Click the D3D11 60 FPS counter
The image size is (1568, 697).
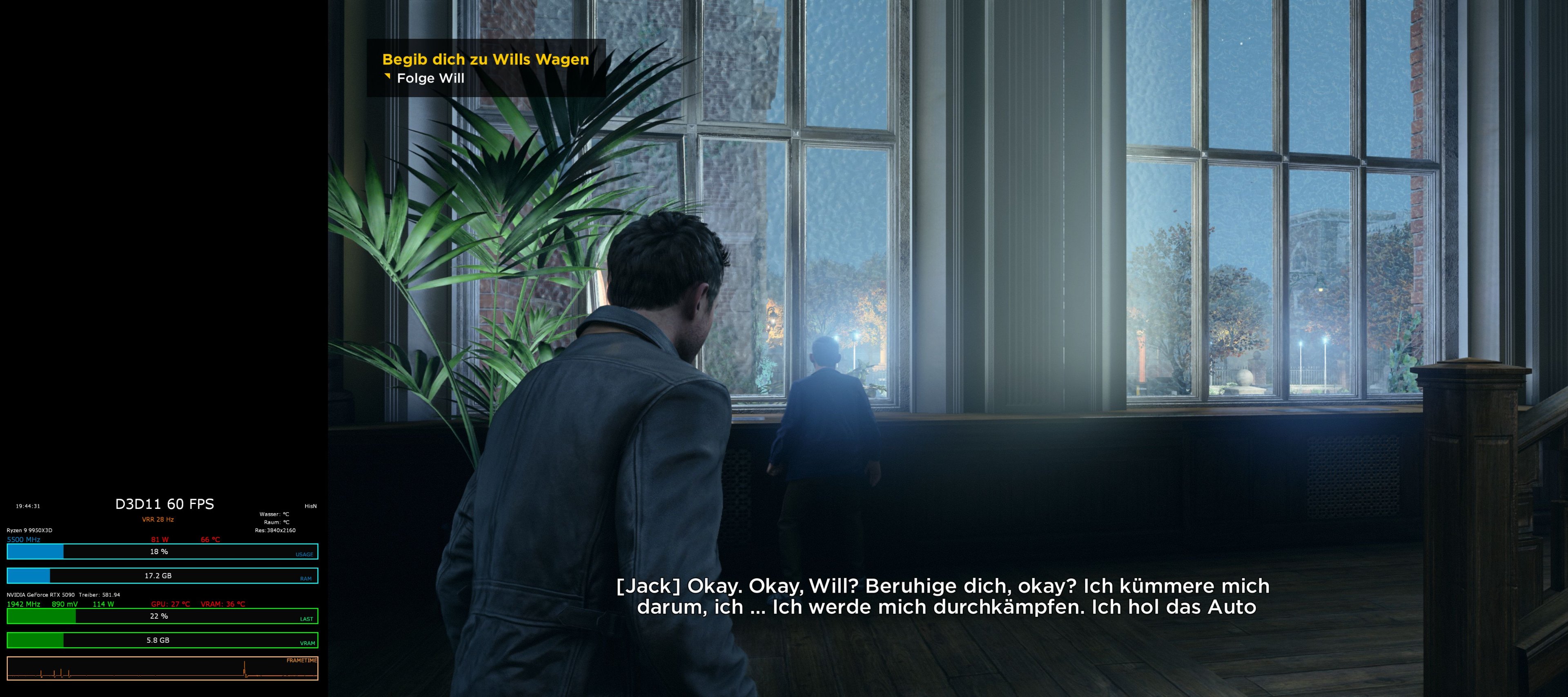pos(164,504)
